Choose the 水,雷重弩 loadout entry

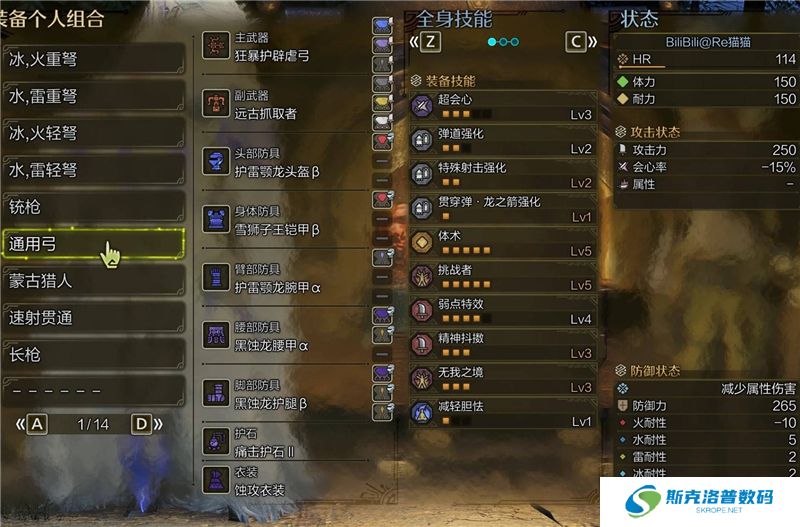(93, 96)
